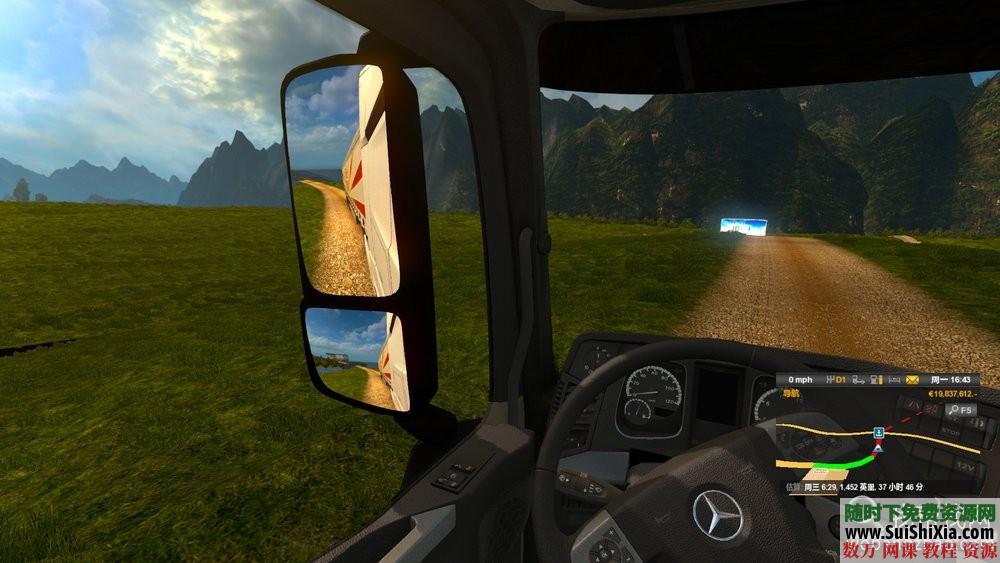Open the navigation tab label
1000x563 pixels.
[x=793, y=394]
